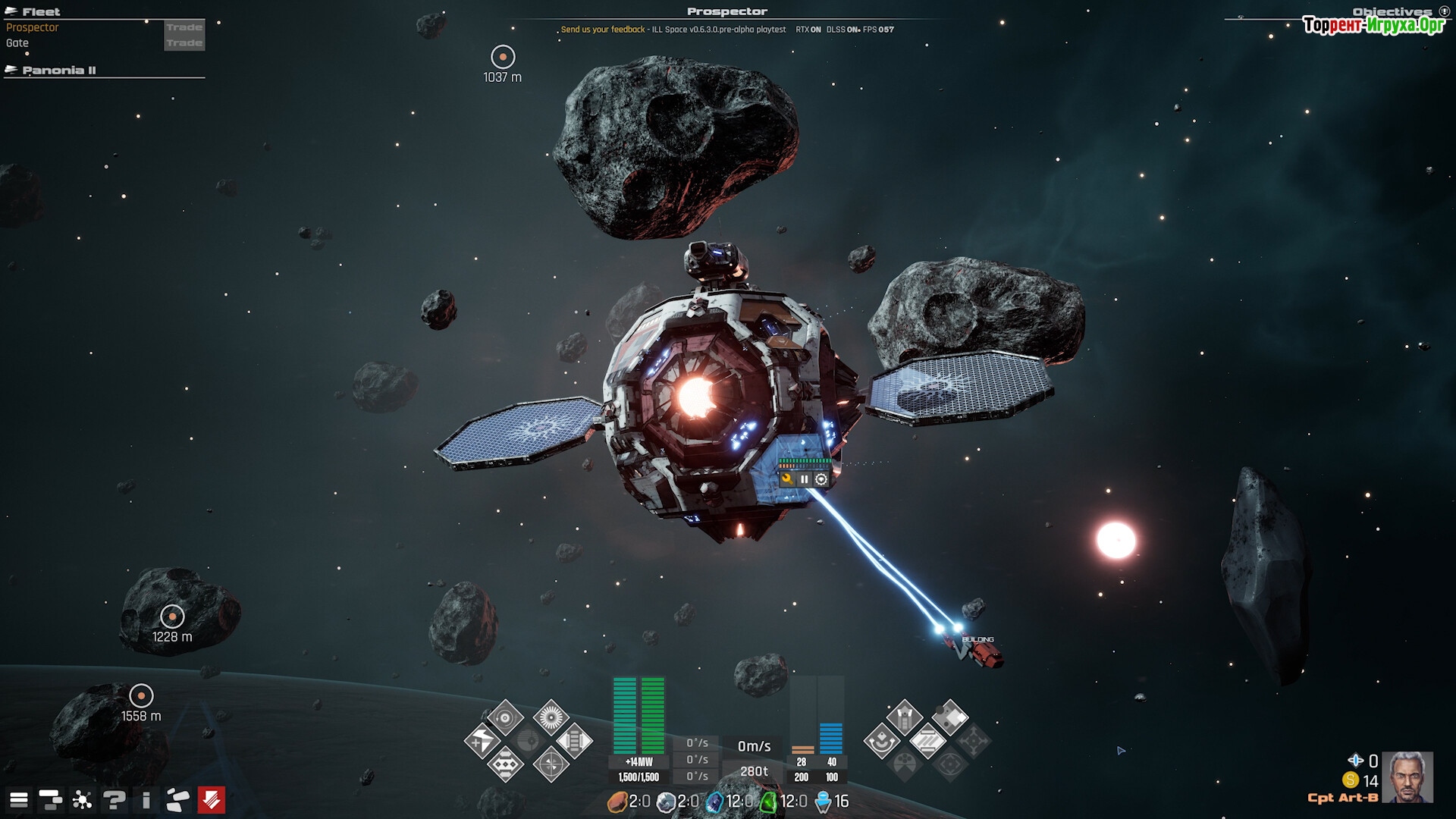The height and width of the screenshot is (819, 1456).
Task: Activate the lightning bolt ability diamond
Action: [482, 741]
